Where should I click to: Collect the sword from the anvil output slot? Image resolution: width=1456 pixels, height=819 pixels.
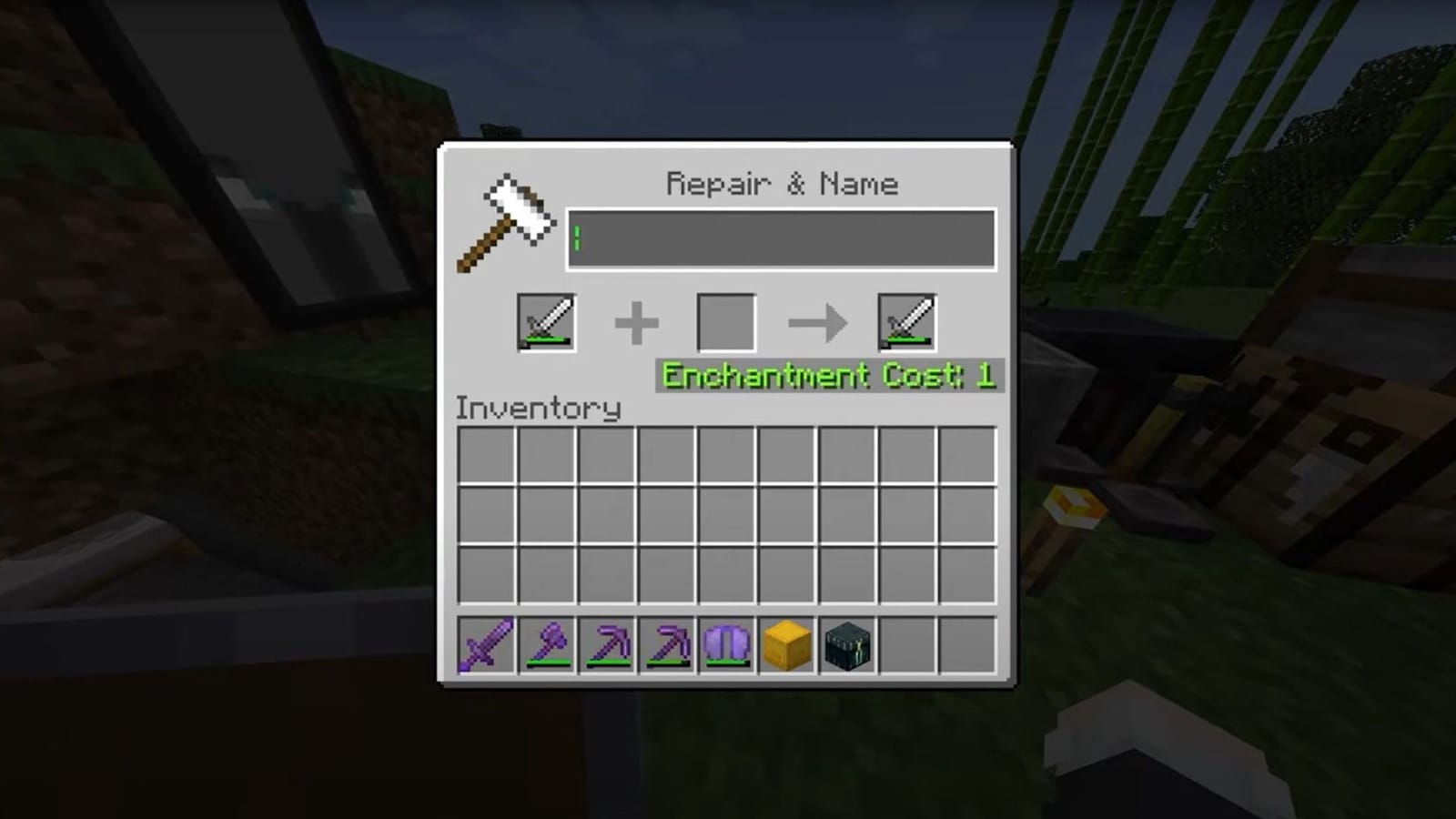click(x=906, y=321)
